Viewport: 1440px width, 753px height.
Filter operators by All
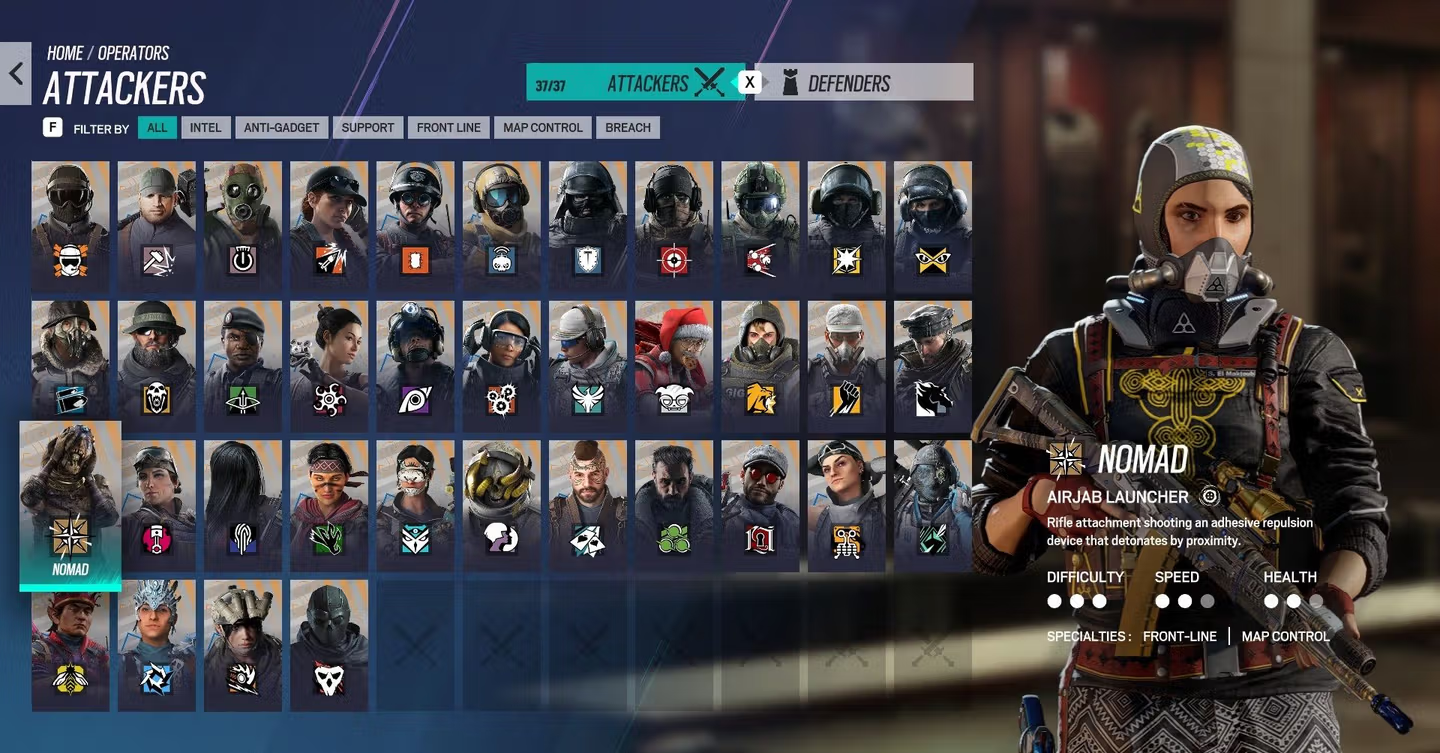coord(157,128)
